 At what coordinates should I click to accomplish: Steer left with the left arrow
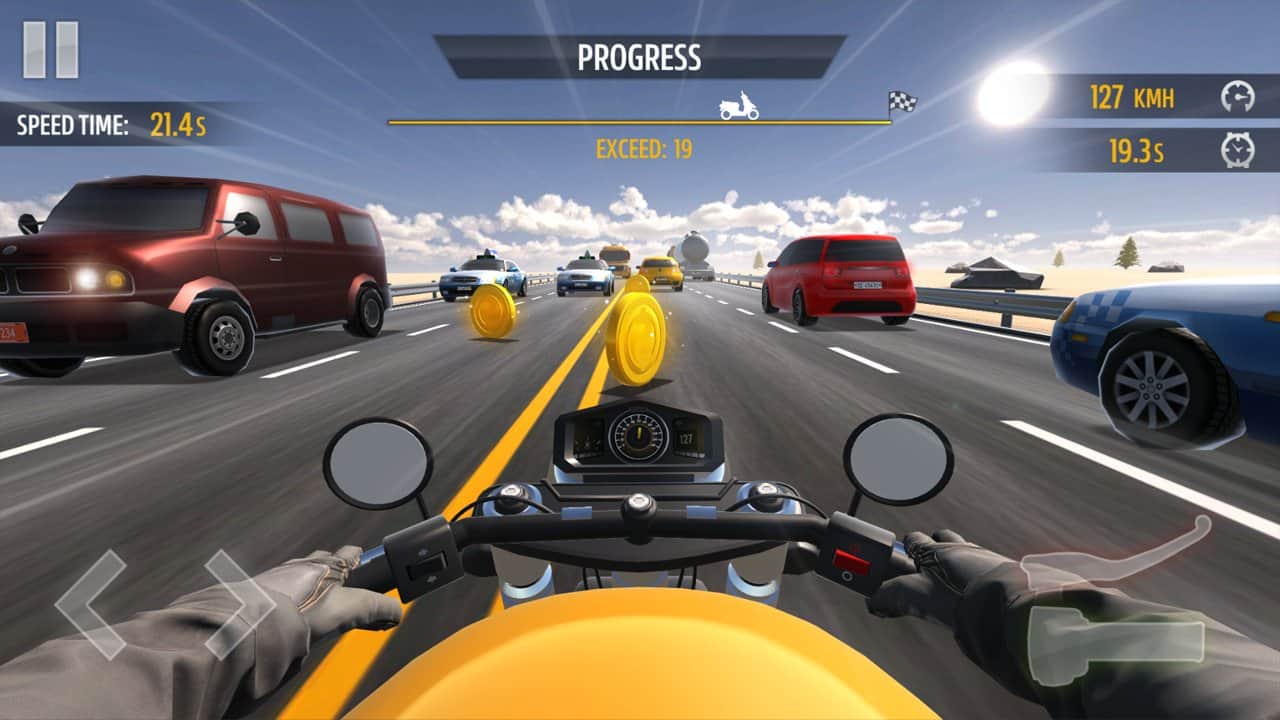(90, 603)
